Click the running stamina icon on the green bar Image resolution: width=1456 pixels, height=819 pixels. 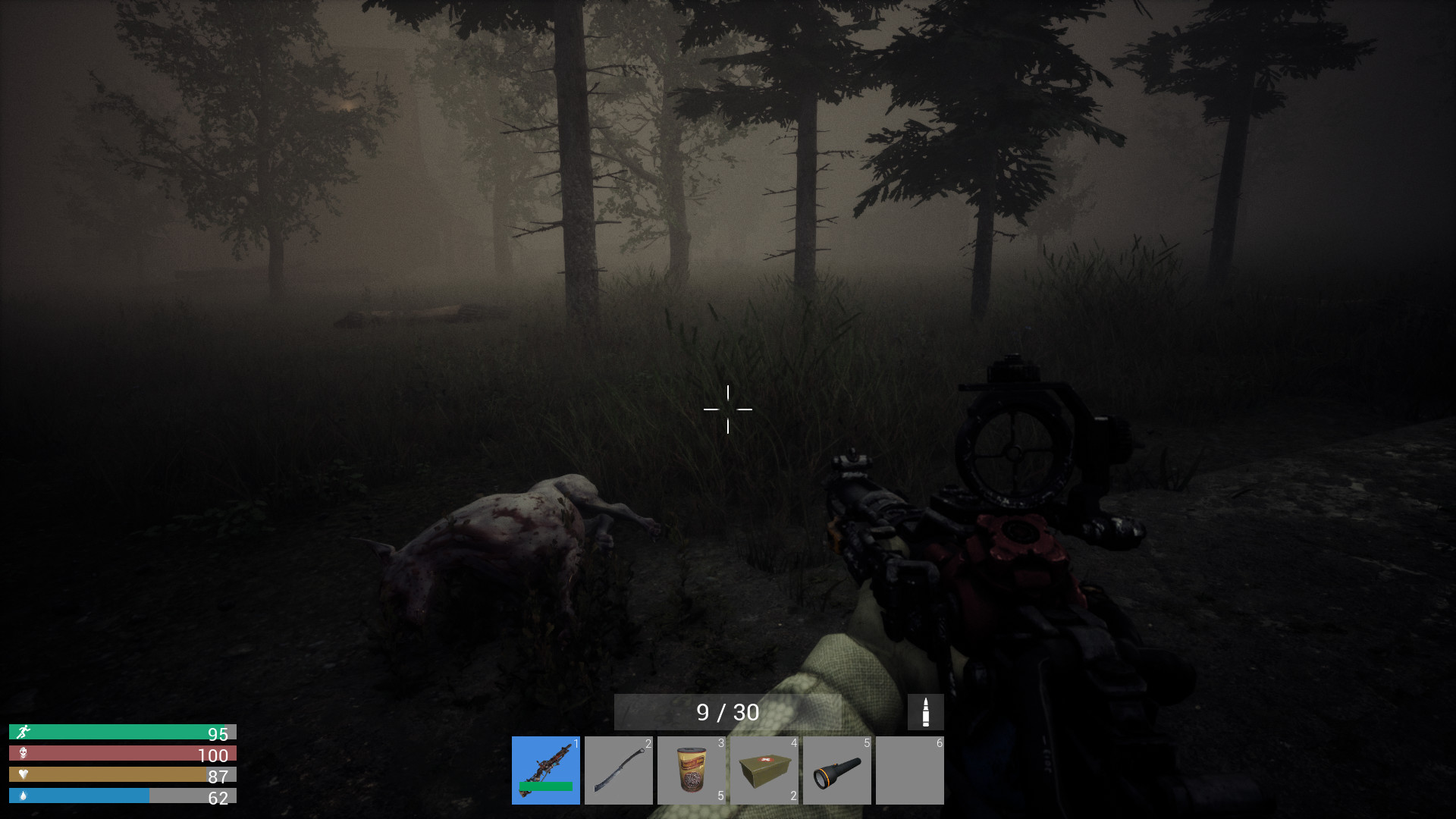[24, 733]
